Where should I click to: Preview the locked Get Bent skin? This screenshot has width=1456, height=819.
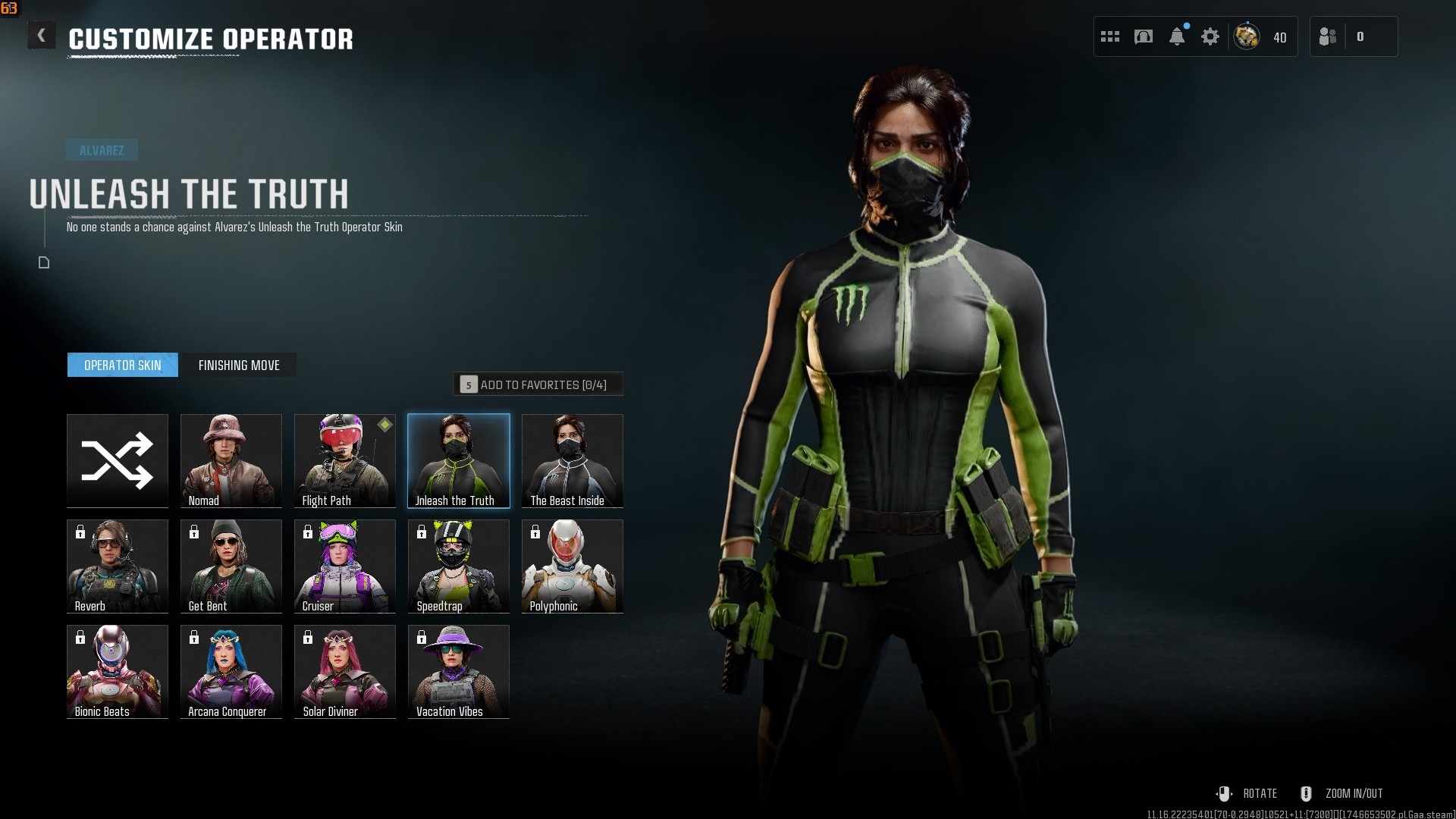pyautogui.click(x=231, y=566)
